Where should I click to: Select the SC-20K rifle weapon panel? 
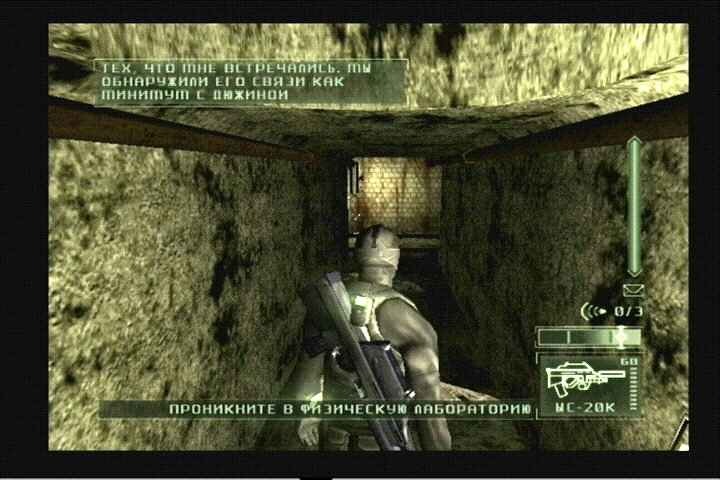tap(589, 384)
